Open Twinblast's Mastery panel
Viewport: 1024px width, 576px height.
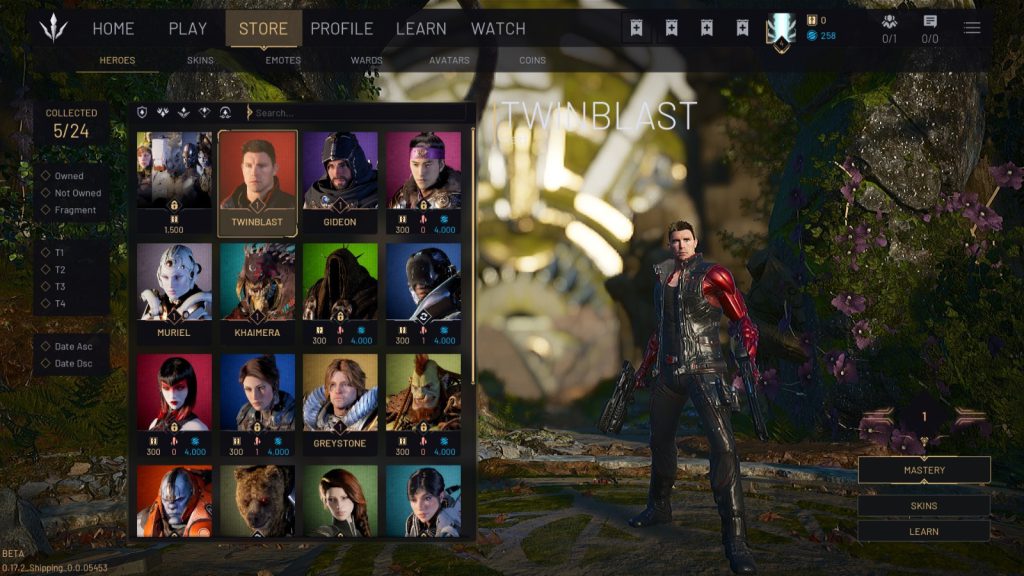924,470
